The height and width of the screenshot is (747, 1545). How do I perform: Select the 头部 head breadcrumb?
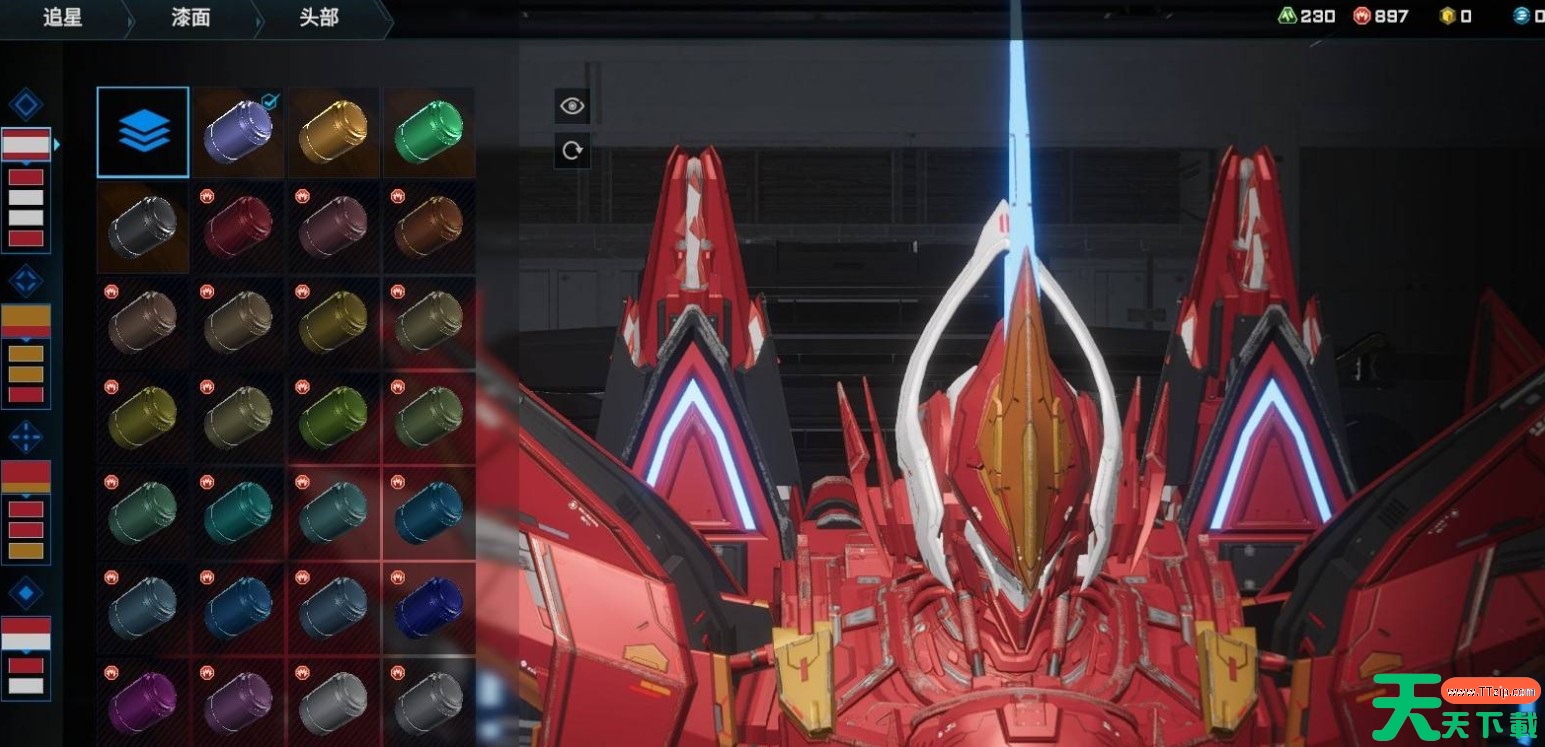click(319, 18)
